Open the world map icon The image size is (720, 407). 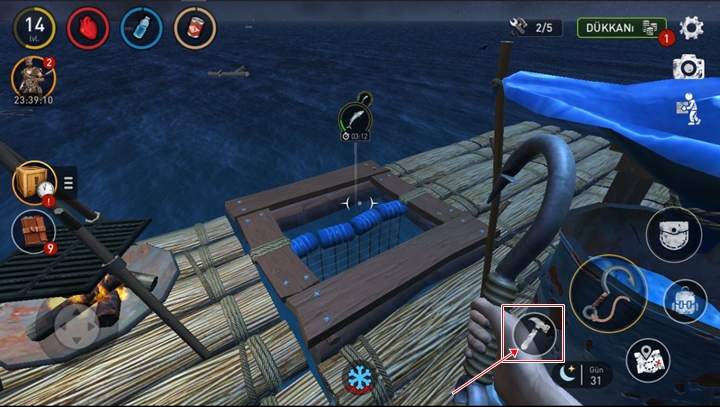[648, 361]
